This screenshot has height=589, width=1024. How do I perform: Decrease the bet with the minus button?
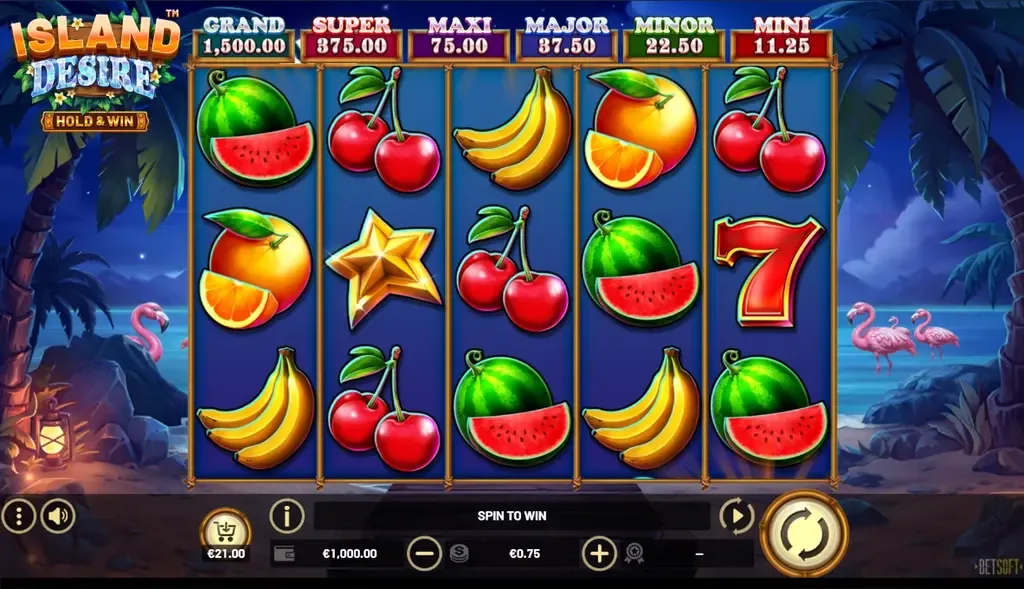click(424, 553)
